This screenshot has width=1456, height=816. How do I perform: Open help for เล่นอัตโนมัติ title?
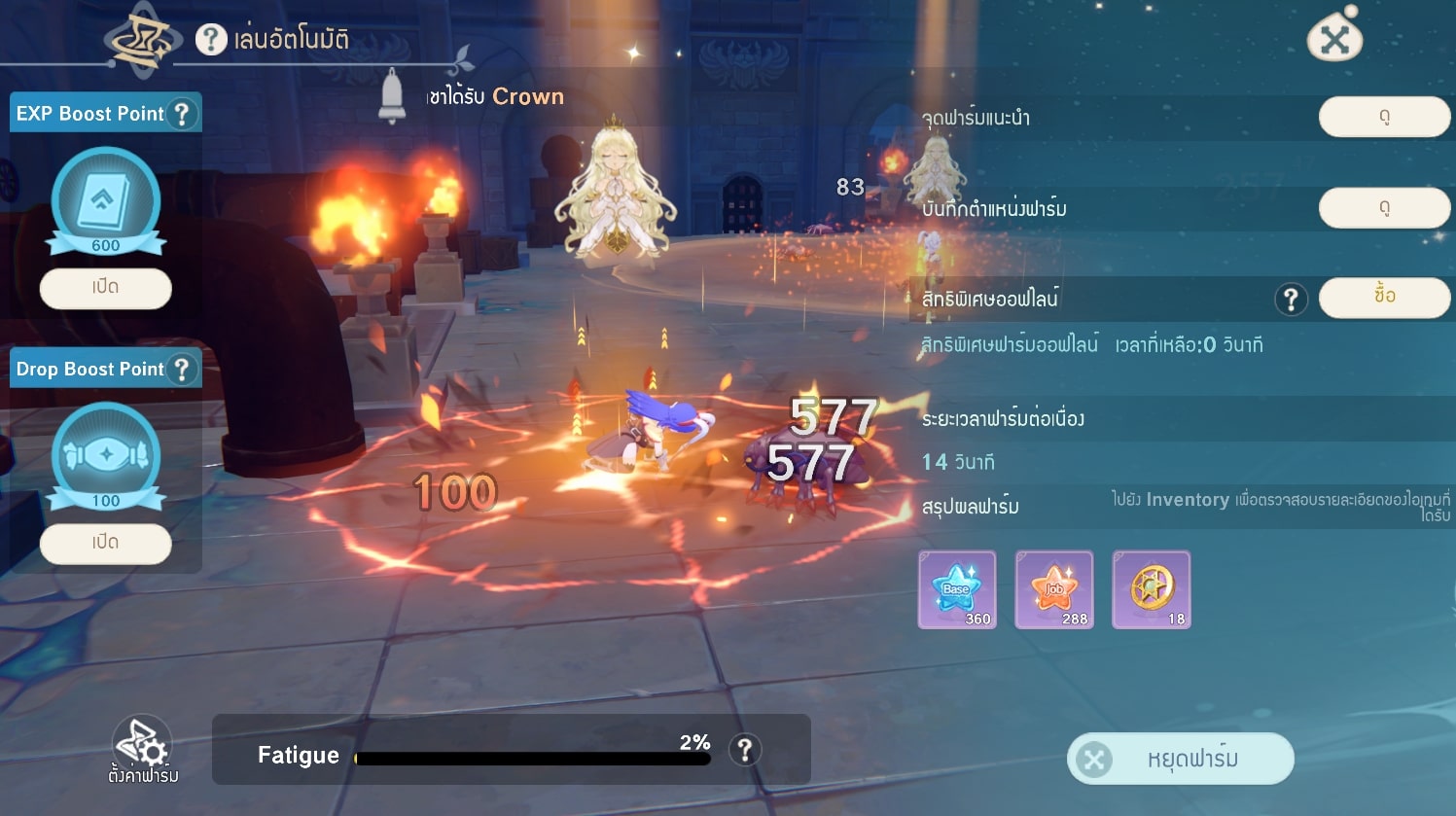[211, 40]
